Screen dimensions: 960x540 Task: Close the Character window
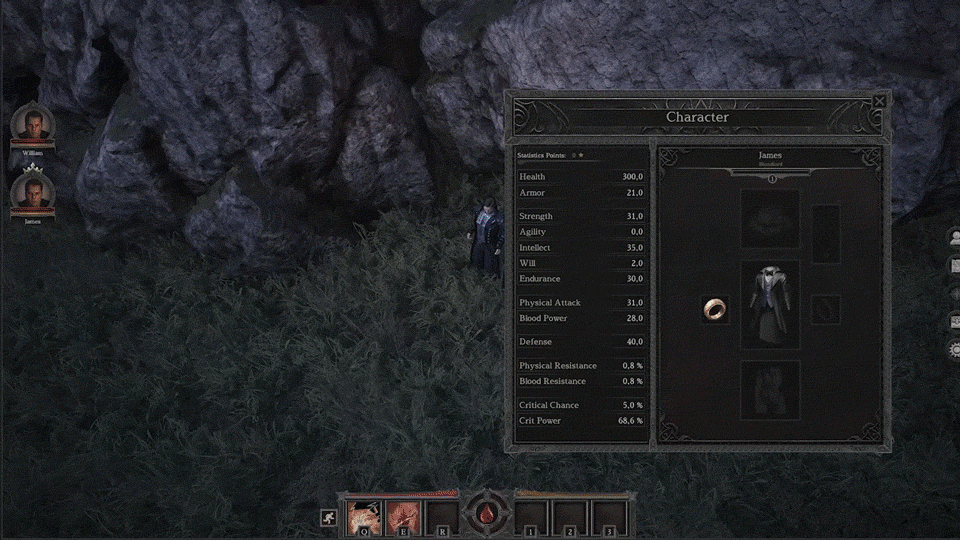point(879,101)
